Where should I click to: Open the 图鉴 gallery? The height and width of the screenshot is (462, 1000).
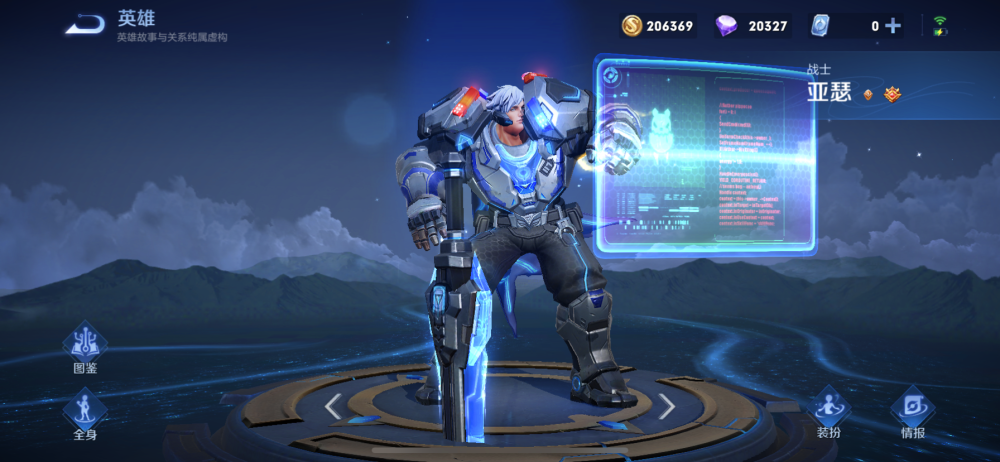click(85, 347)
